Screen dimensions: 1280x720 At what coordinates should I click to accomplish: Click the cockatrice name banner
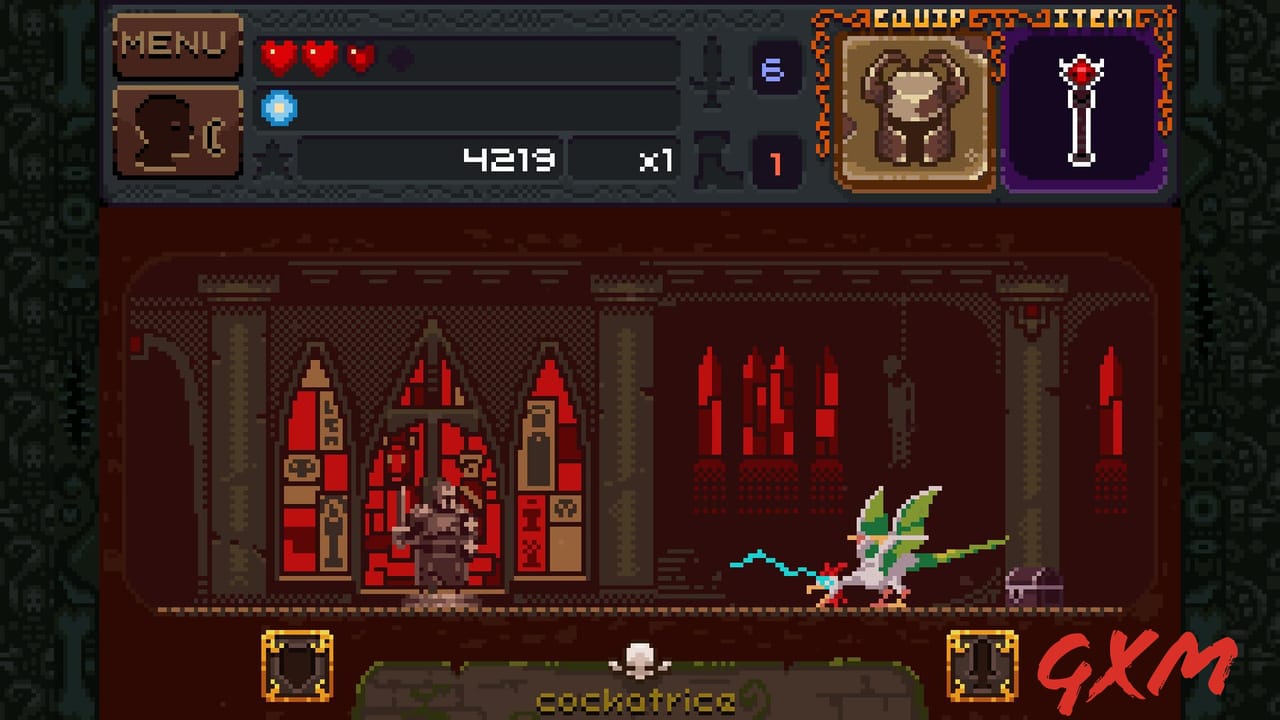[639, 700]
